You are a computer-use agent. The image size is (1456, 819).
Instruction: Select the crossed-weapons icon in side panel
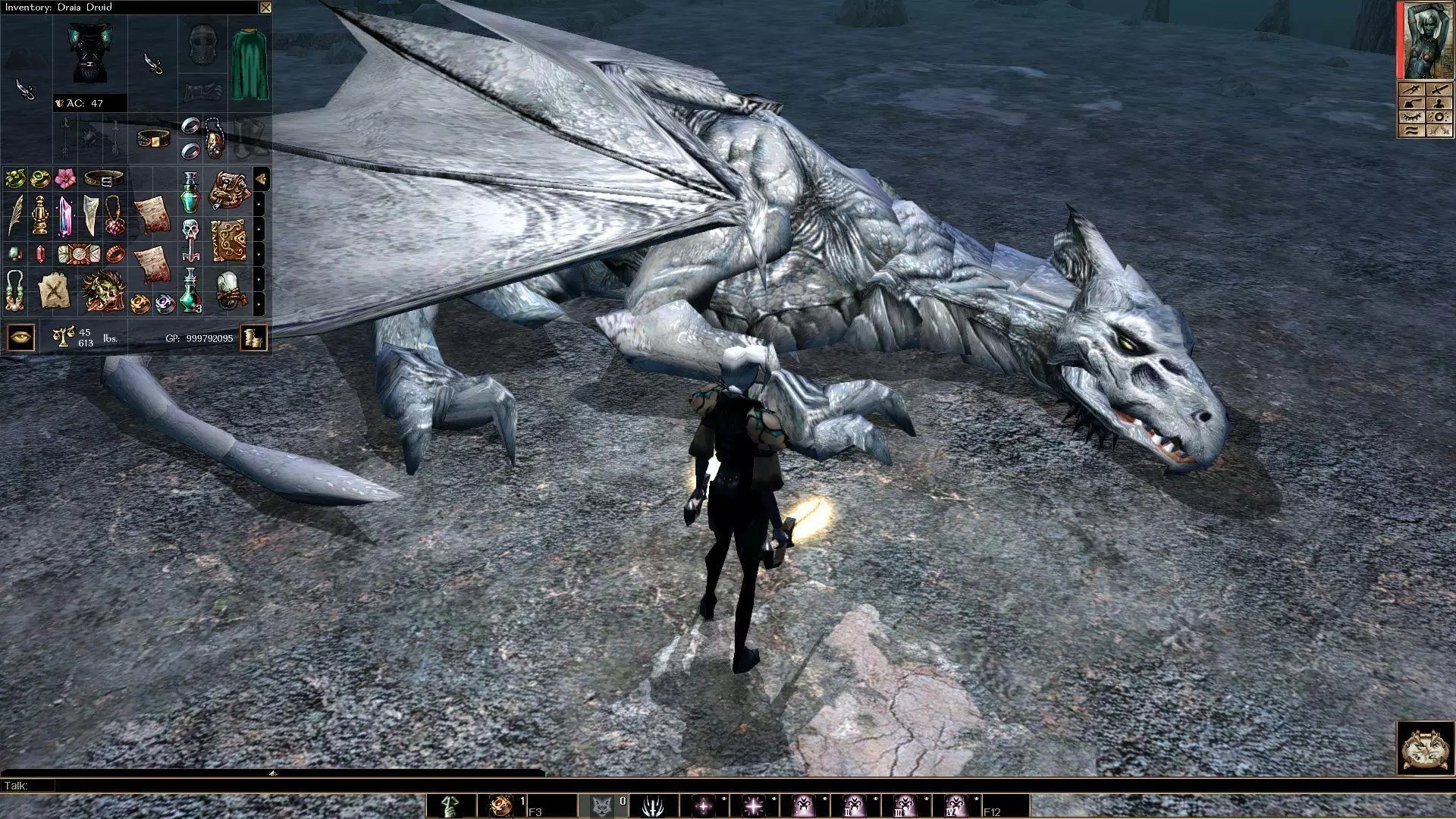[x=1439, y=130]
